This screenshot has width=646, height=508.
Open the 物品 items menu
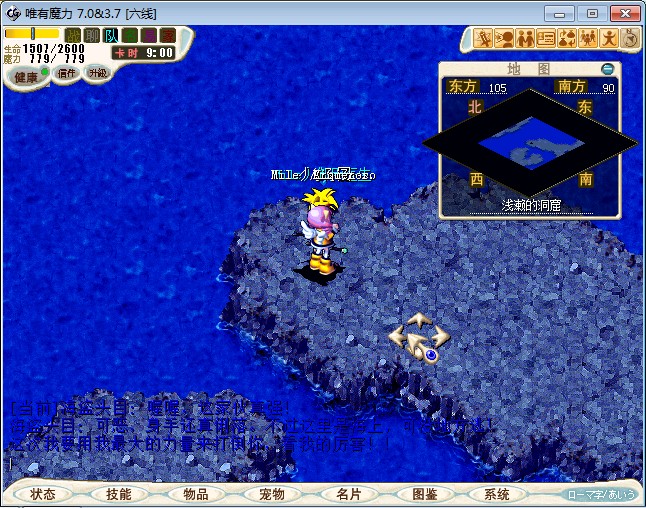195,494
